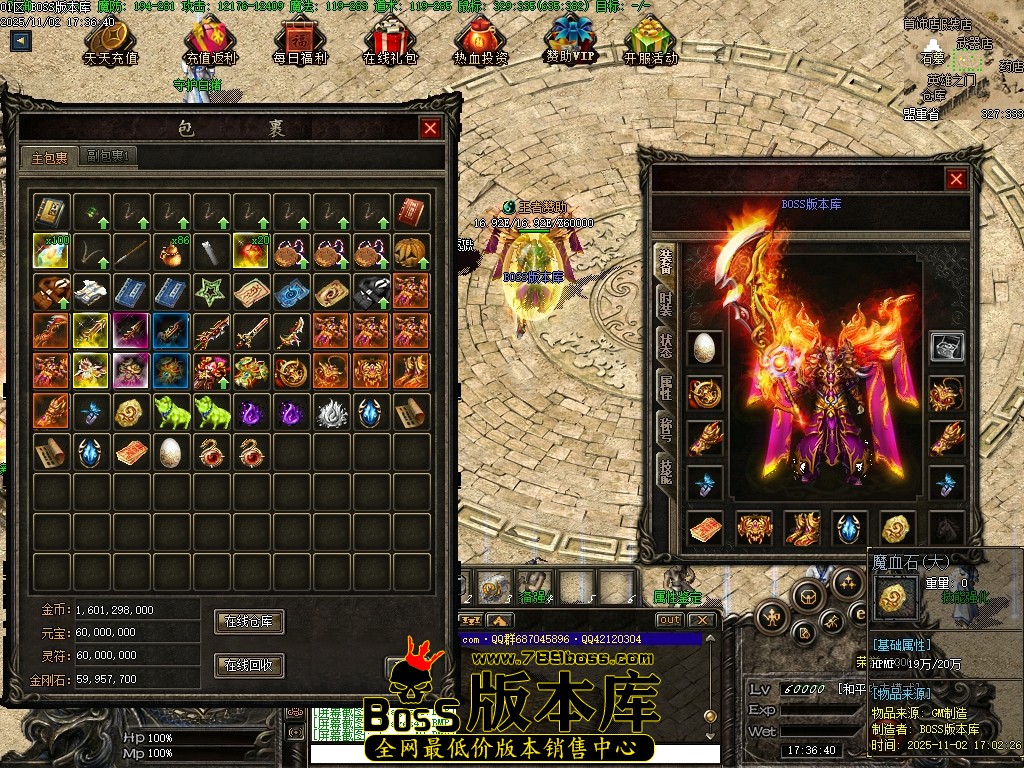Show the 属性 attributes tab
Screen dimensions: 1024x768
click(x=665, y=387)
